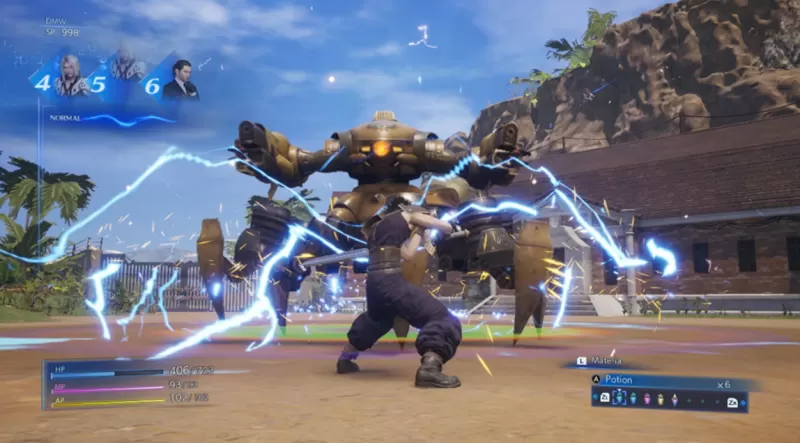Choose the teal-green bottle in command bar

633,398
